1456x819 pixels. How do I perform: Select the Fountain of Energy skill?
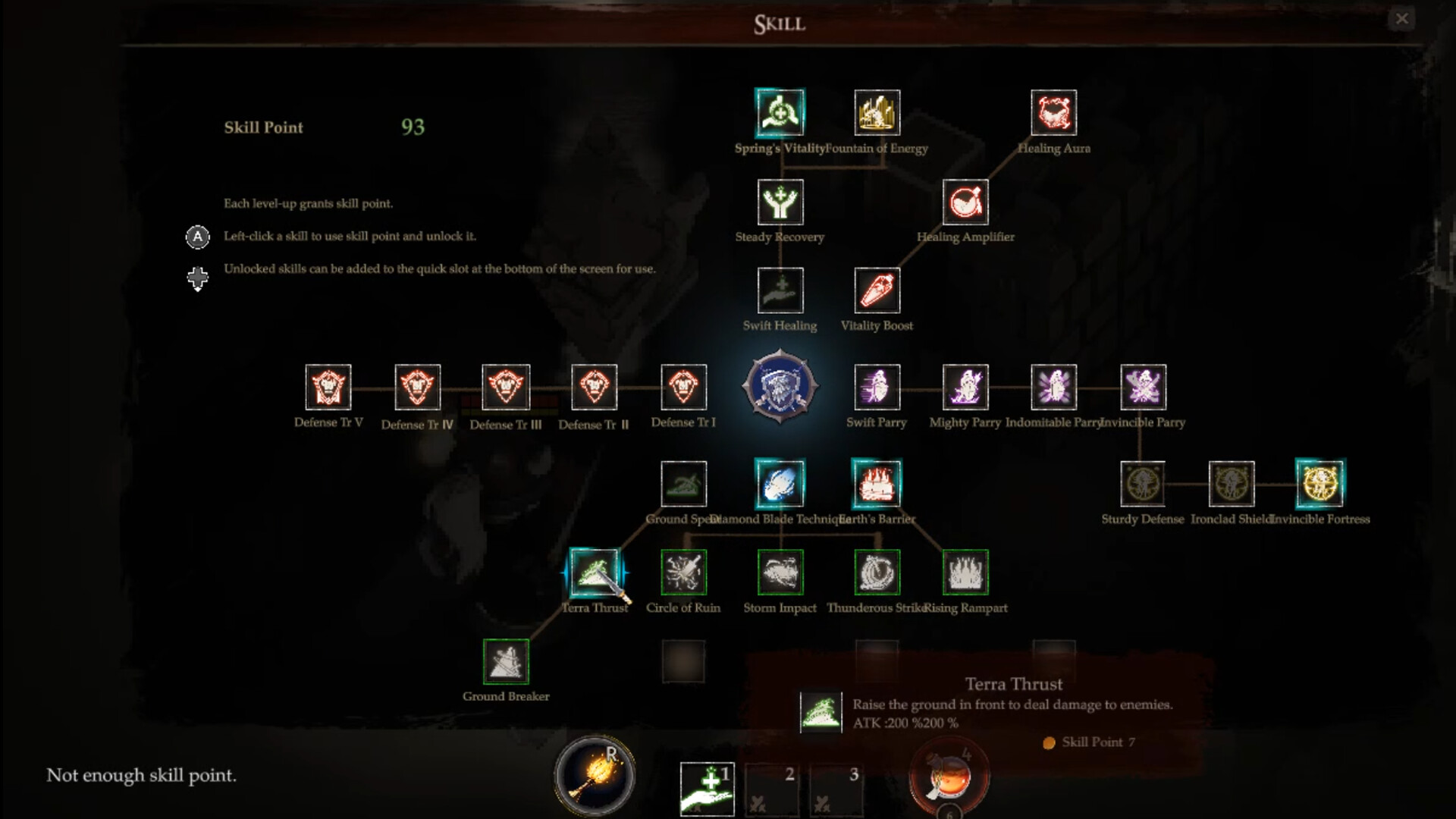[x=877, y=113]
